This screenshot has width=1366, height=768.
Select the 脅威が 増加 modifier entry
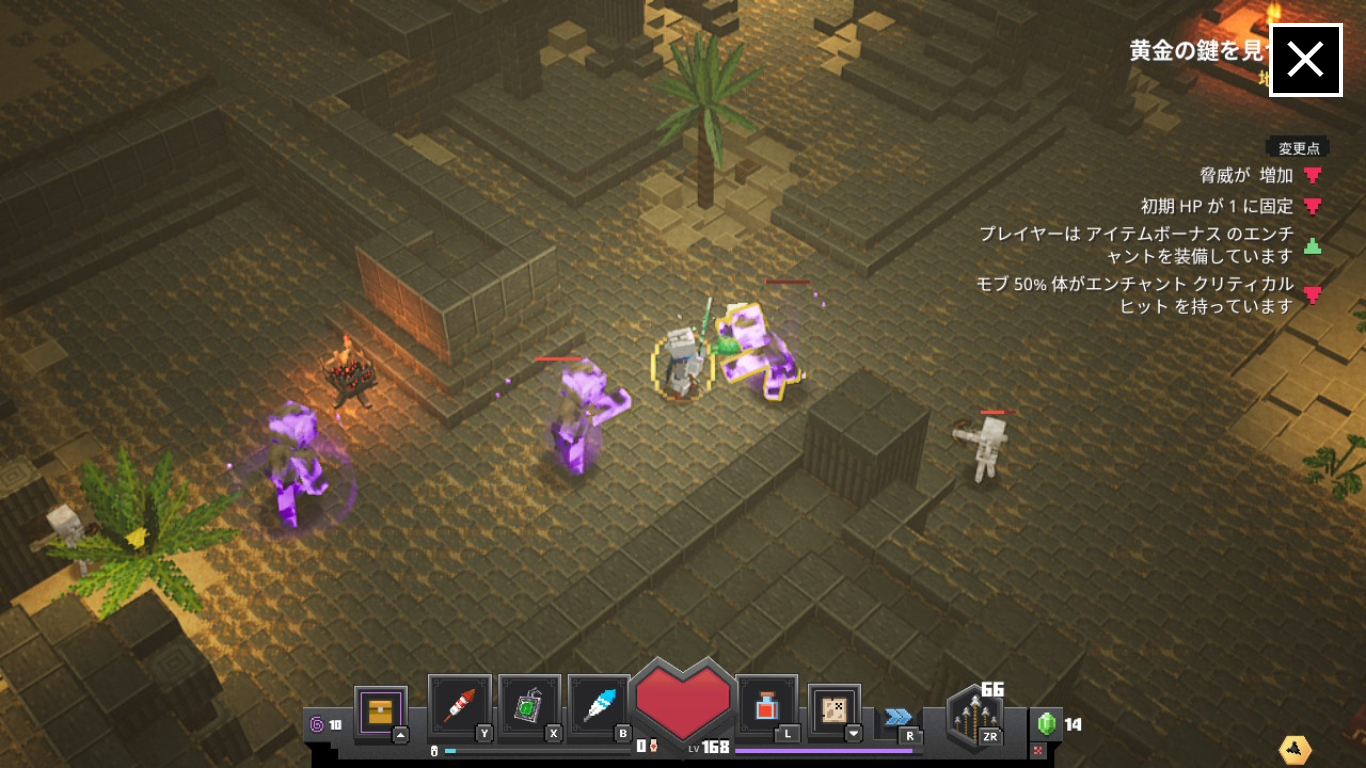(1247, 176)
